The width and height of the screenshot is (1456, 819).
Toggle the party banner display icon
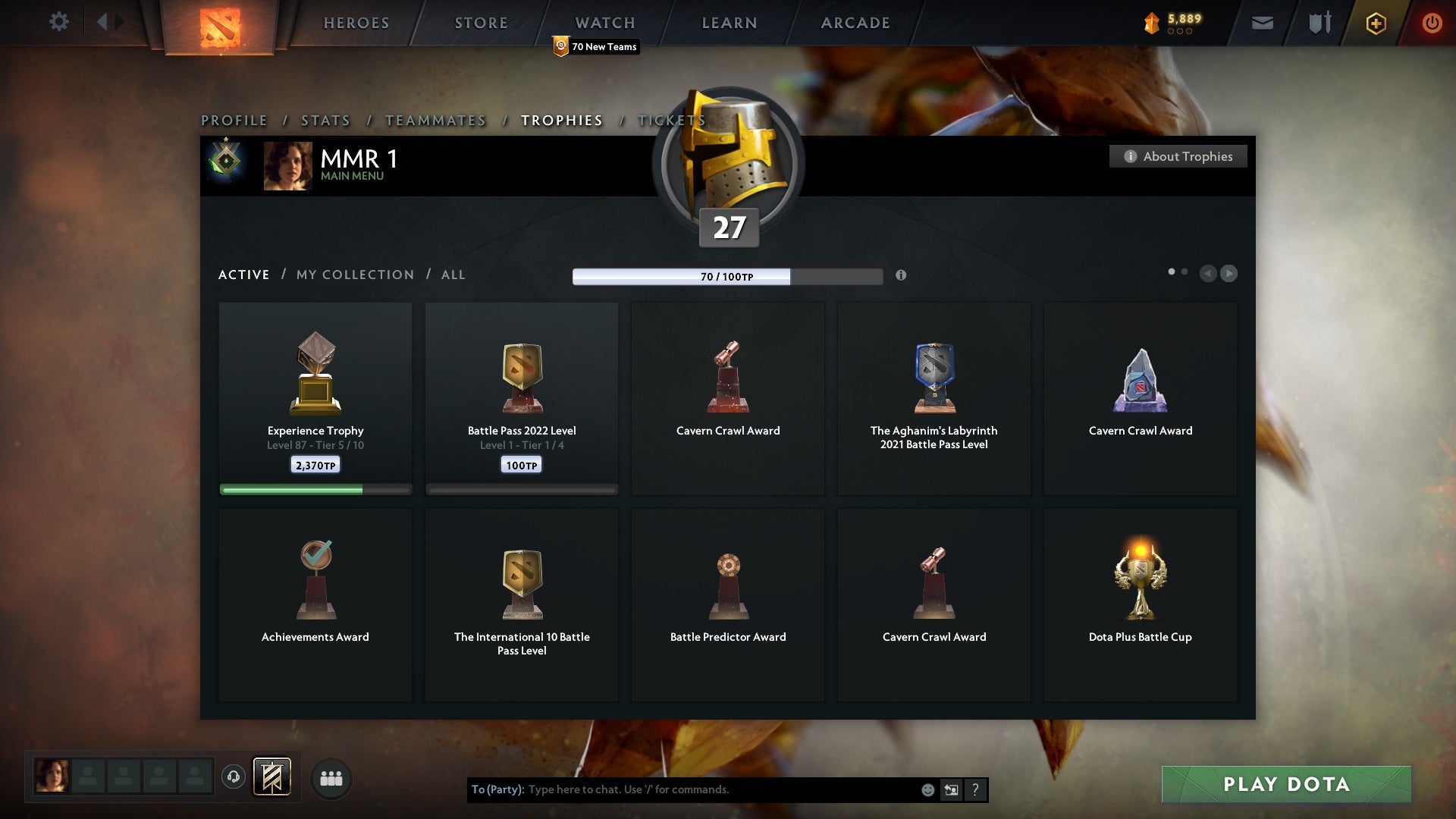click(273, 778)
